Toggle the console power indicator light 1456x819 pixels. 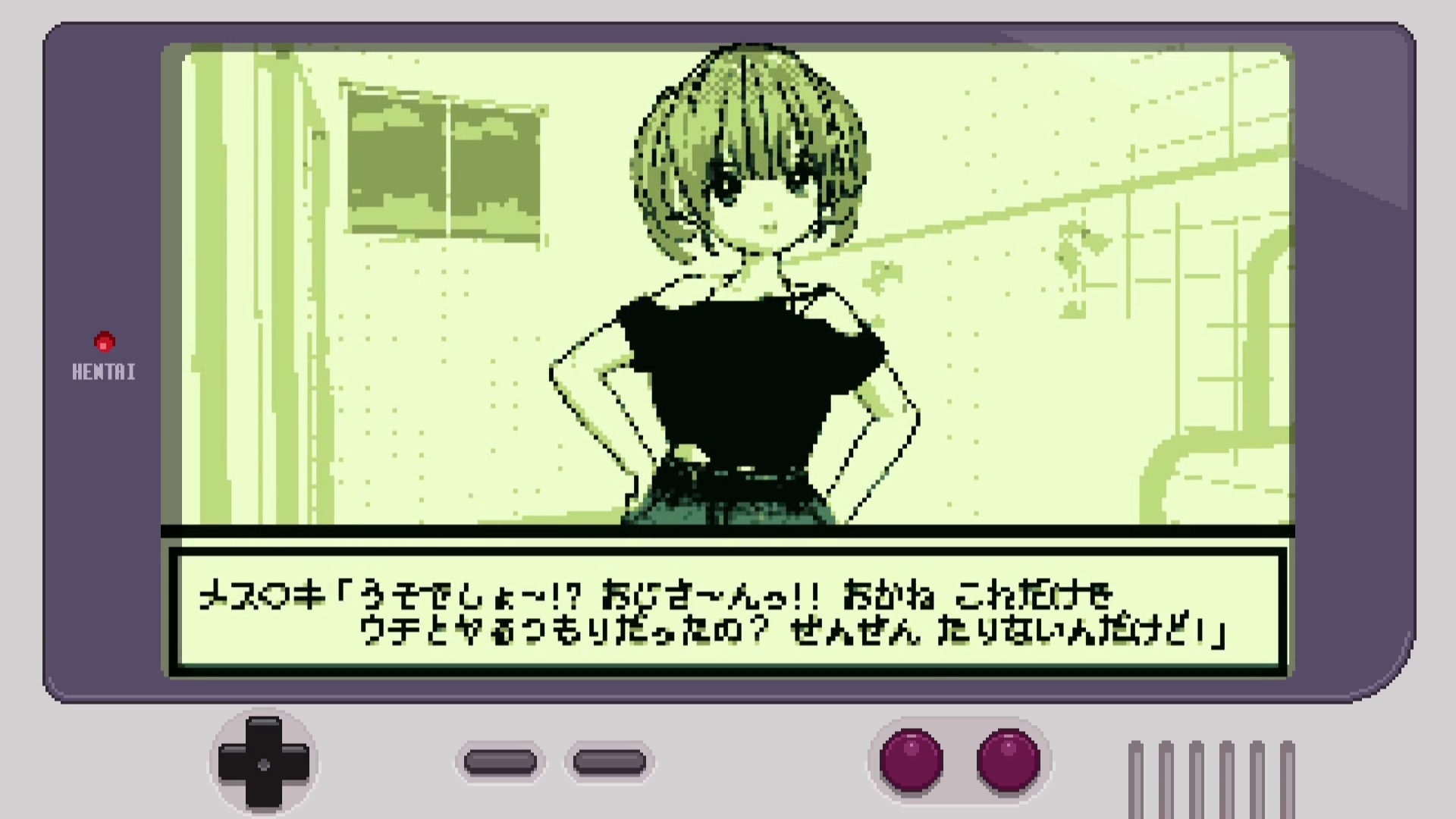click(103, 342)
